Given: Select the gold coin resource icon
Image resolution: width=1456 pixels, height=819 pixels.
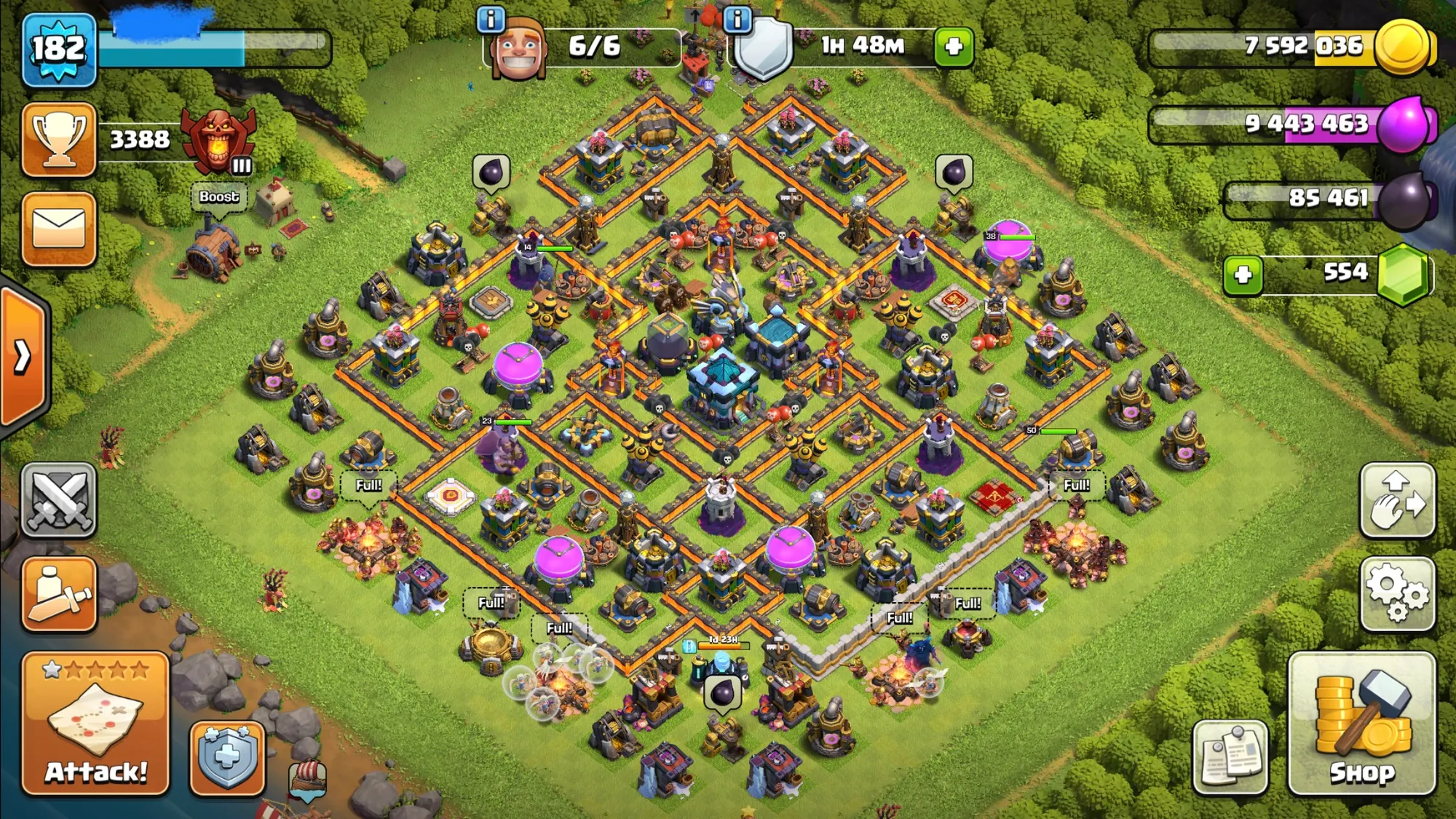Looking at the screenshot, I should [x=1402, y=47].
